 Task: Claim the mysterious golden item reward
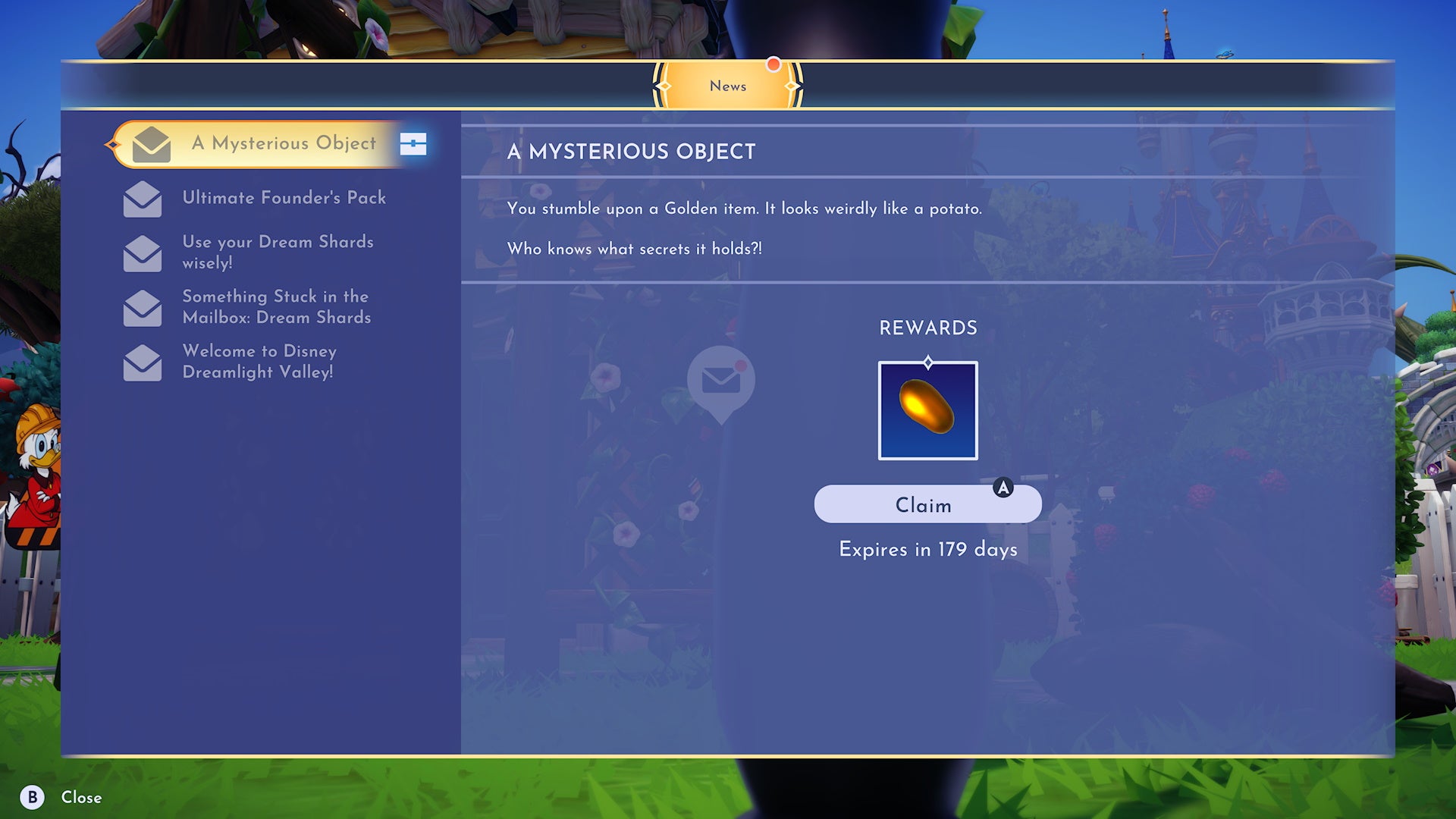[x=927, y=504]
